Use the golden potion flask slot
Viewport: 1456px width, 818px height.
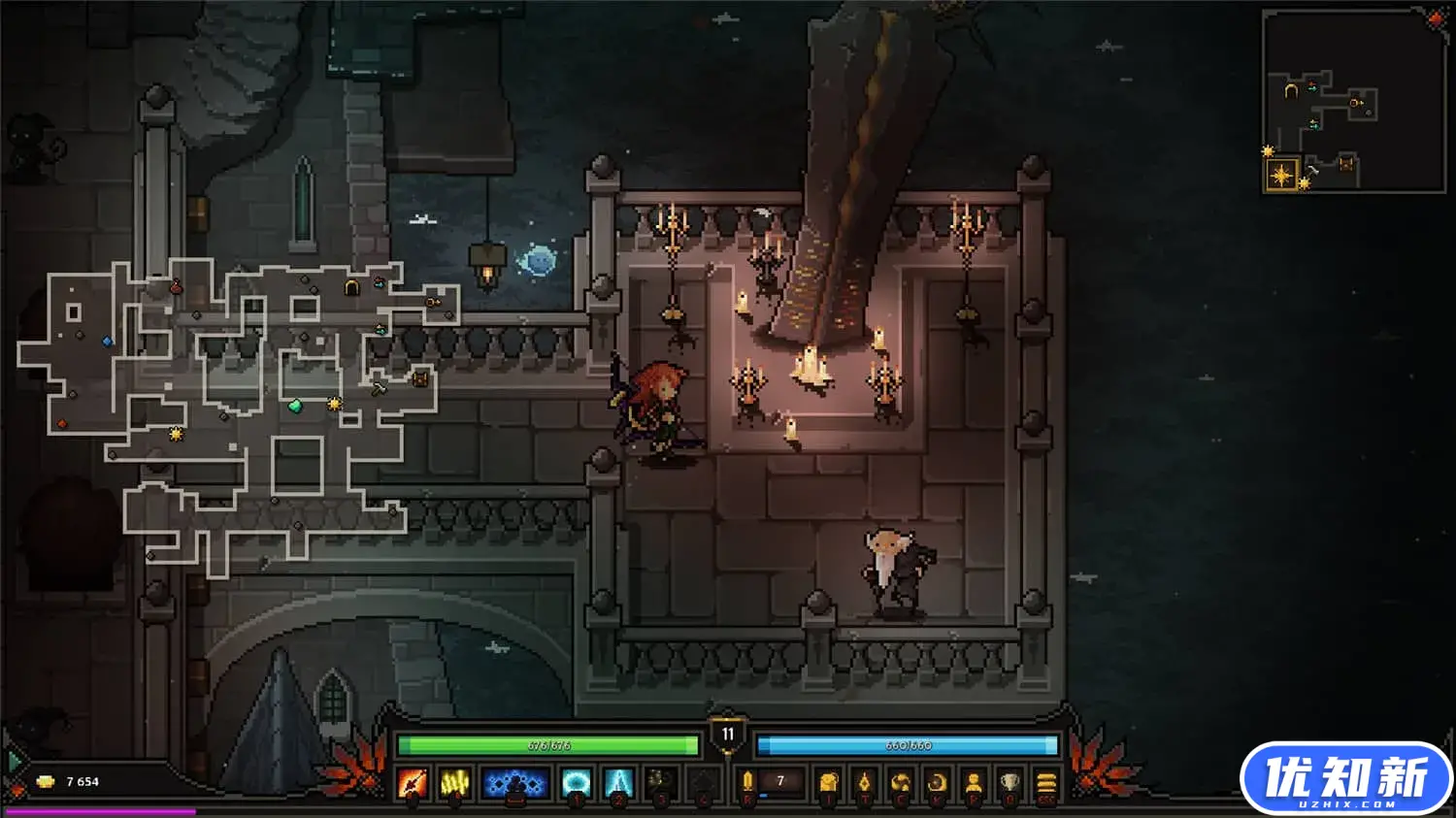pos(747,782)
